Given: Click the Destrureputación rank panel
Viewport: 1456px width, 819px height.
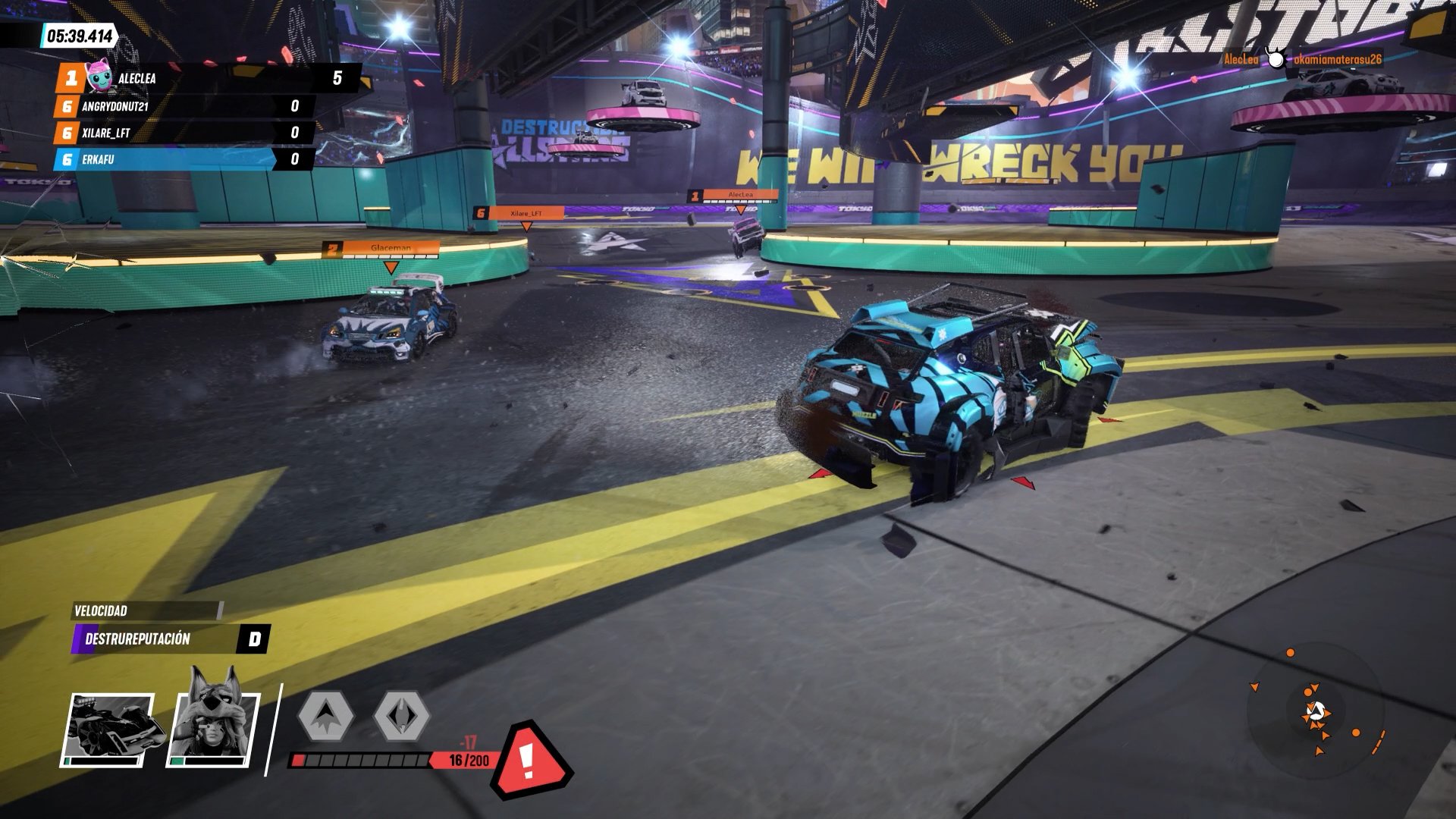Looking at the screenshot, I should (x=171, y=639).
